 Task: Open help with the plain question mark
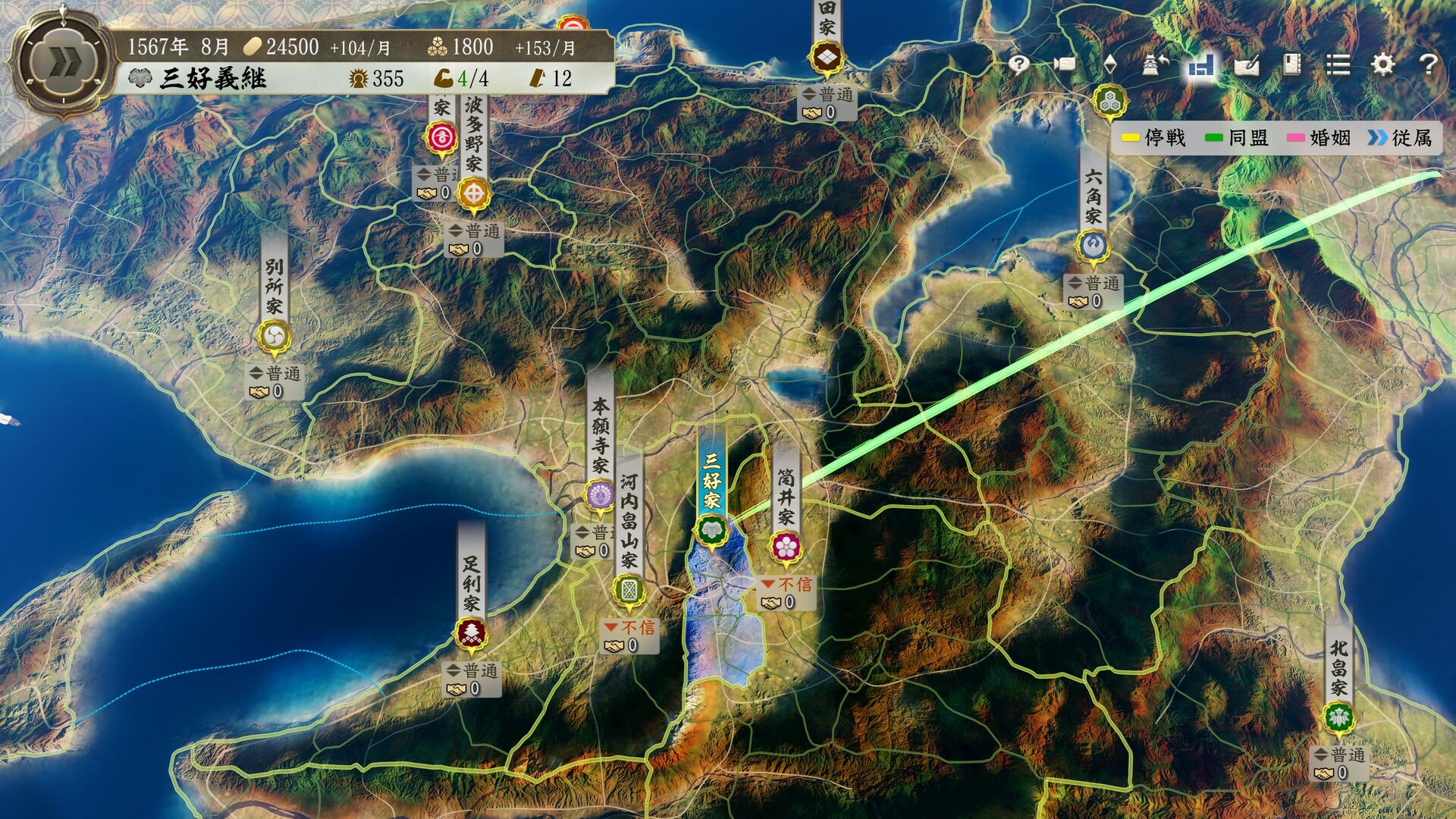[1428, 64]
